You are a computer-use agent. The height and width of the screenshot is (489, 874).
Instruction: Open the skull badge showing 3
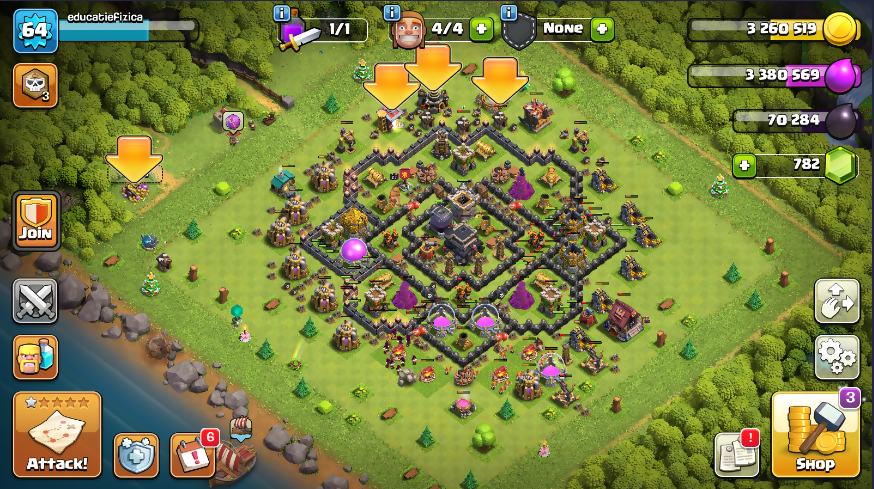coord(35,86)
